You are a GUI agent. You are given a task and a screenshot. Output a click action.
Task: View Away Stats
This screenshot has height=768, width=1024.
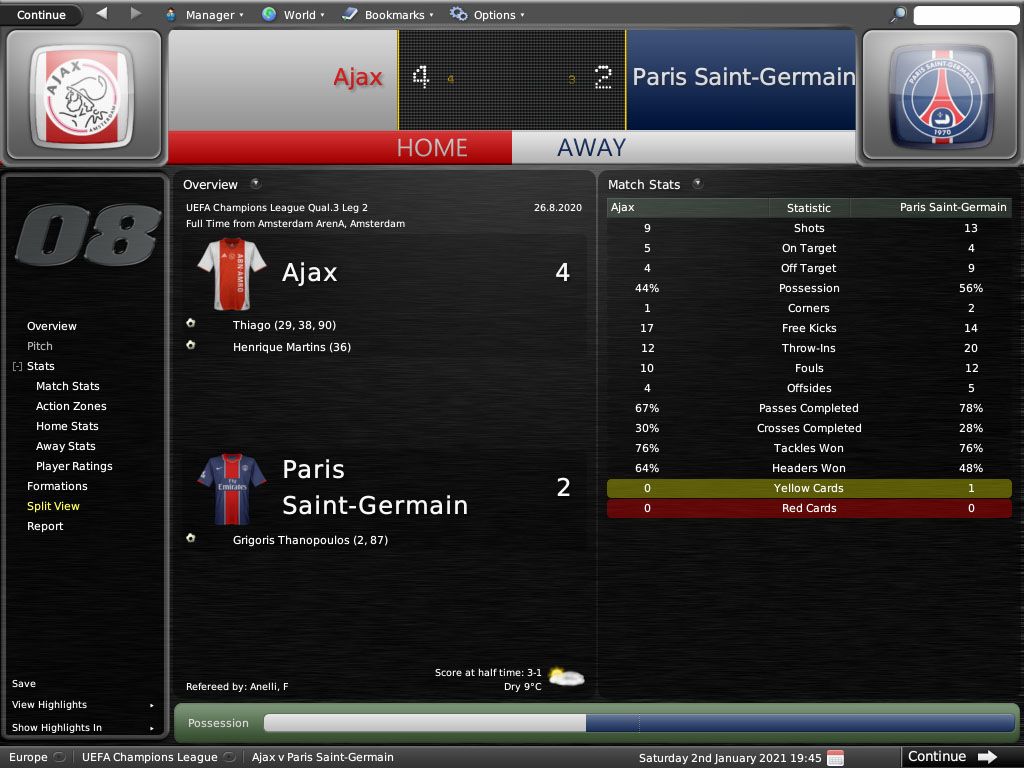(66, 446)
